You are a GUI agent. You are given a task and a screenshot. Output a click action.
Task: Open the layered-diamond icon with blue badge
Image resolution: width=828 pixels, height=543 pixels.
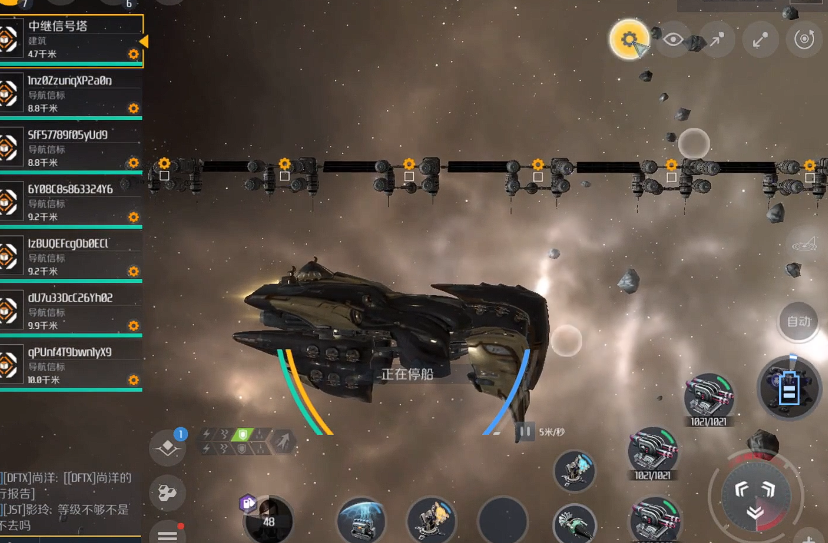pyautogui.click(x=167, y=447)
